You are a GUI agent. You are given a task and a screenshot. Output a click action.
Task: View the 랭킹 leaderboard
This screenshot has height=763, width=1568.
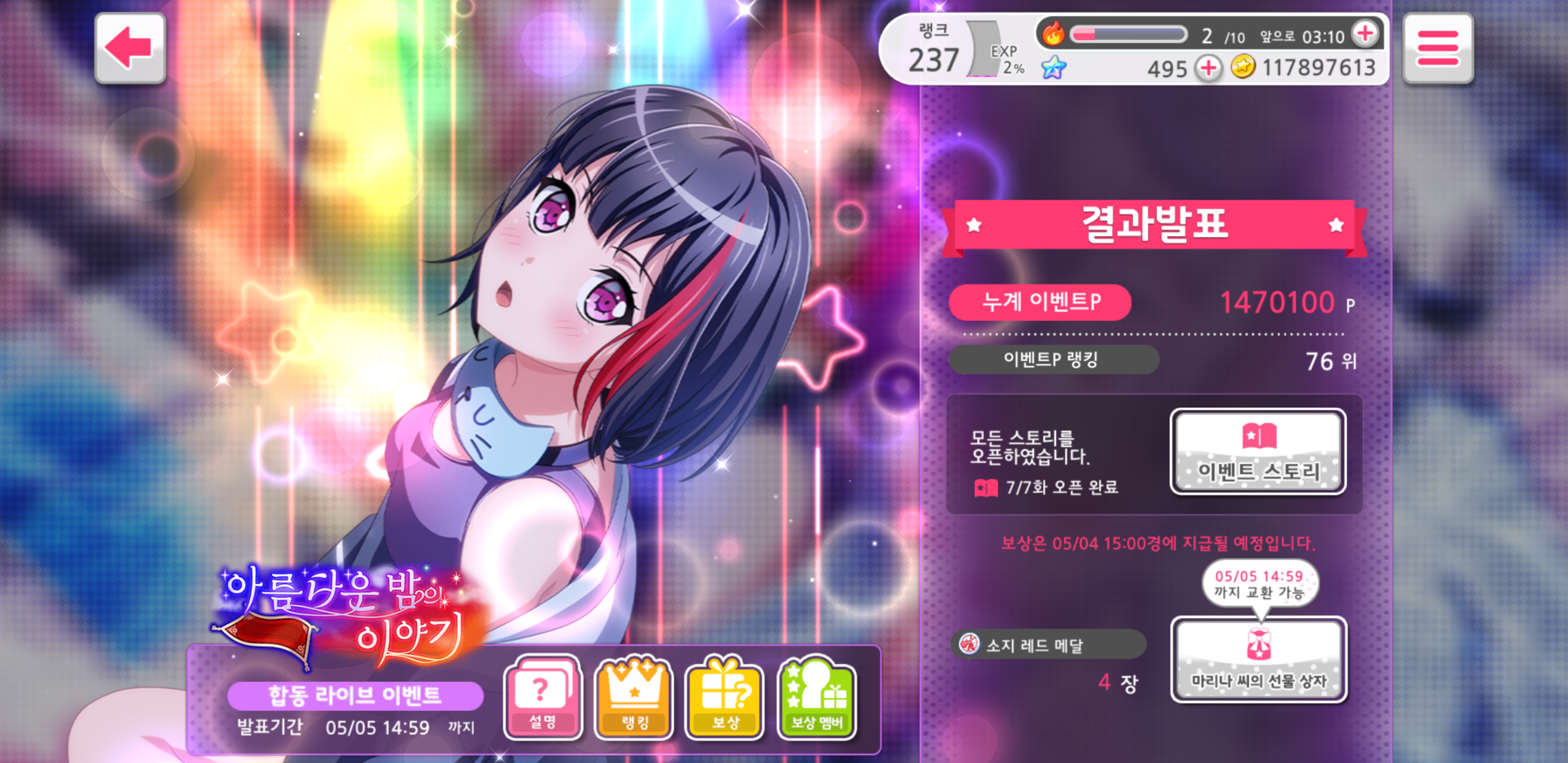pyautogui.click(x=634, y=697)
